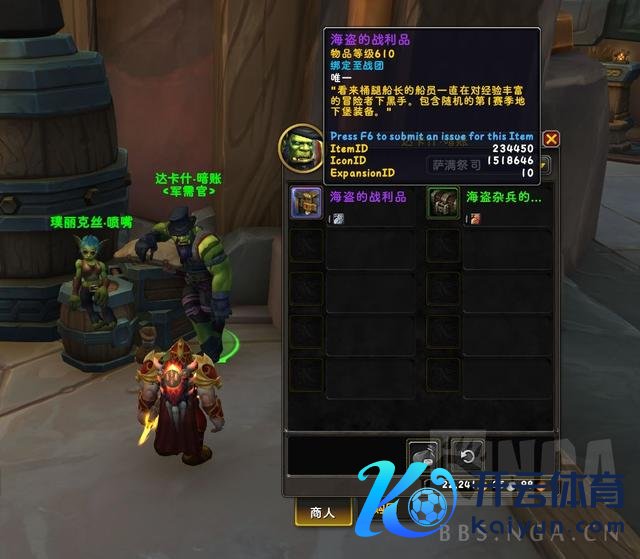Close the merchant window
This screenshot has width=640, height=559.
[551, 139]
